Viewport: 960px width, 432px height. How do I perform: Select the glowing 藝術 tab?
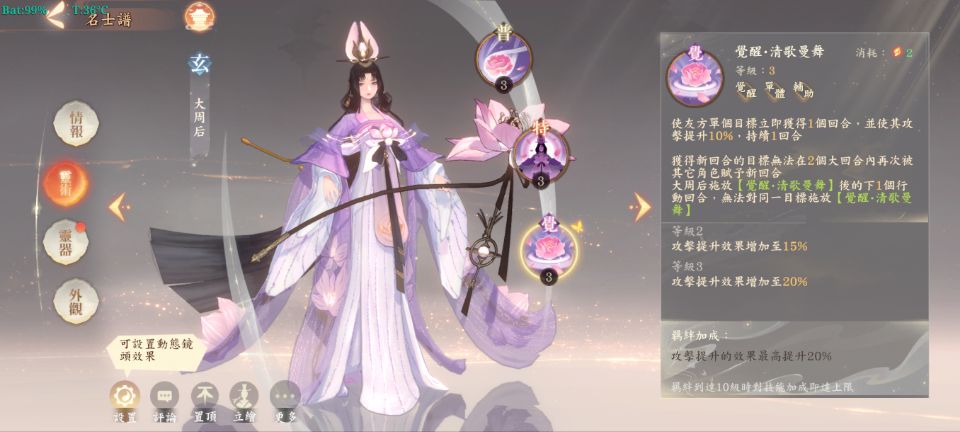66,181
